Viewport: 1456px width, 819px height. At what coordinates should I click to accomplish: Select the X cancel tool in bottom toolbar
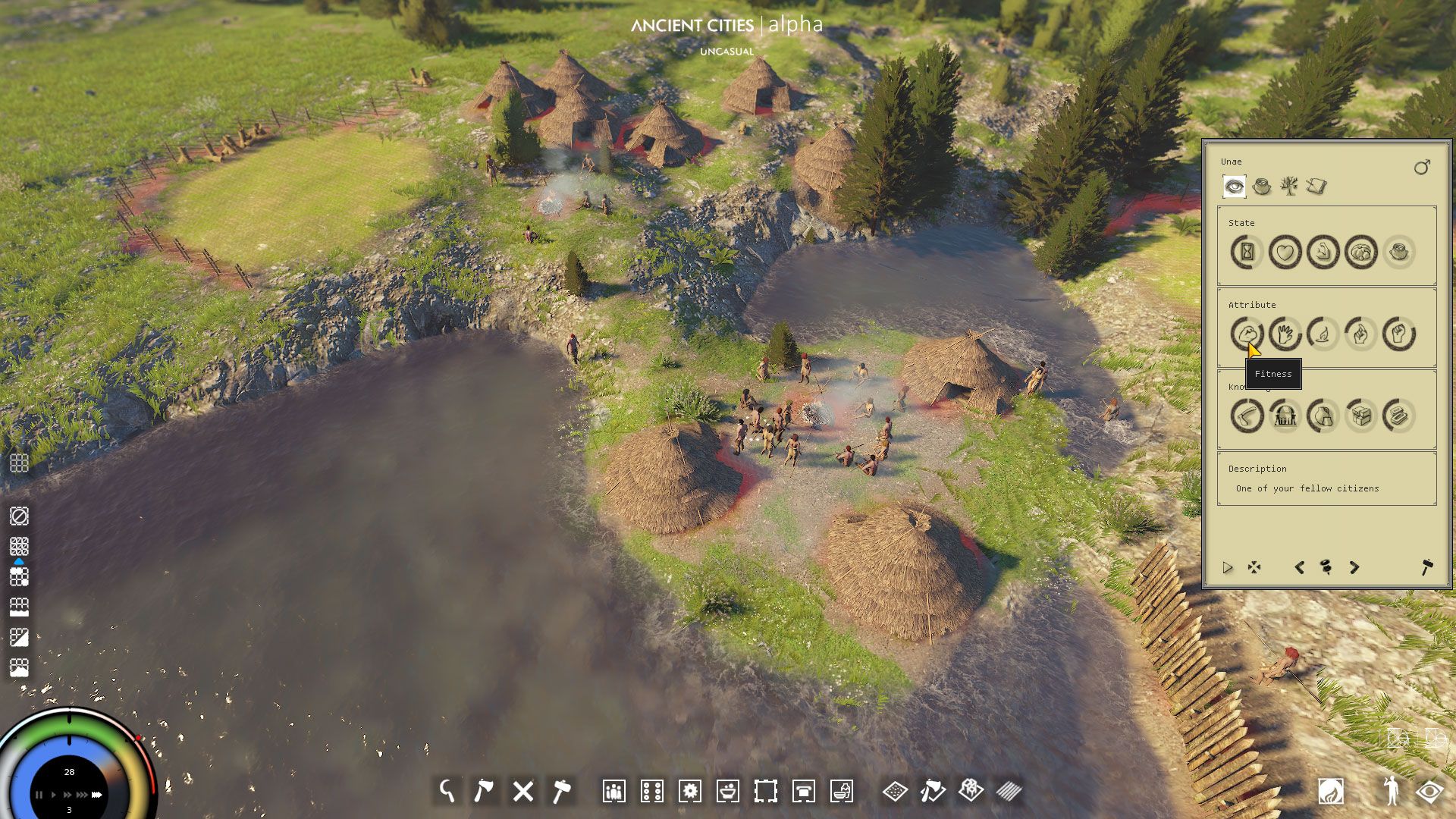click(x=522, y=791)
